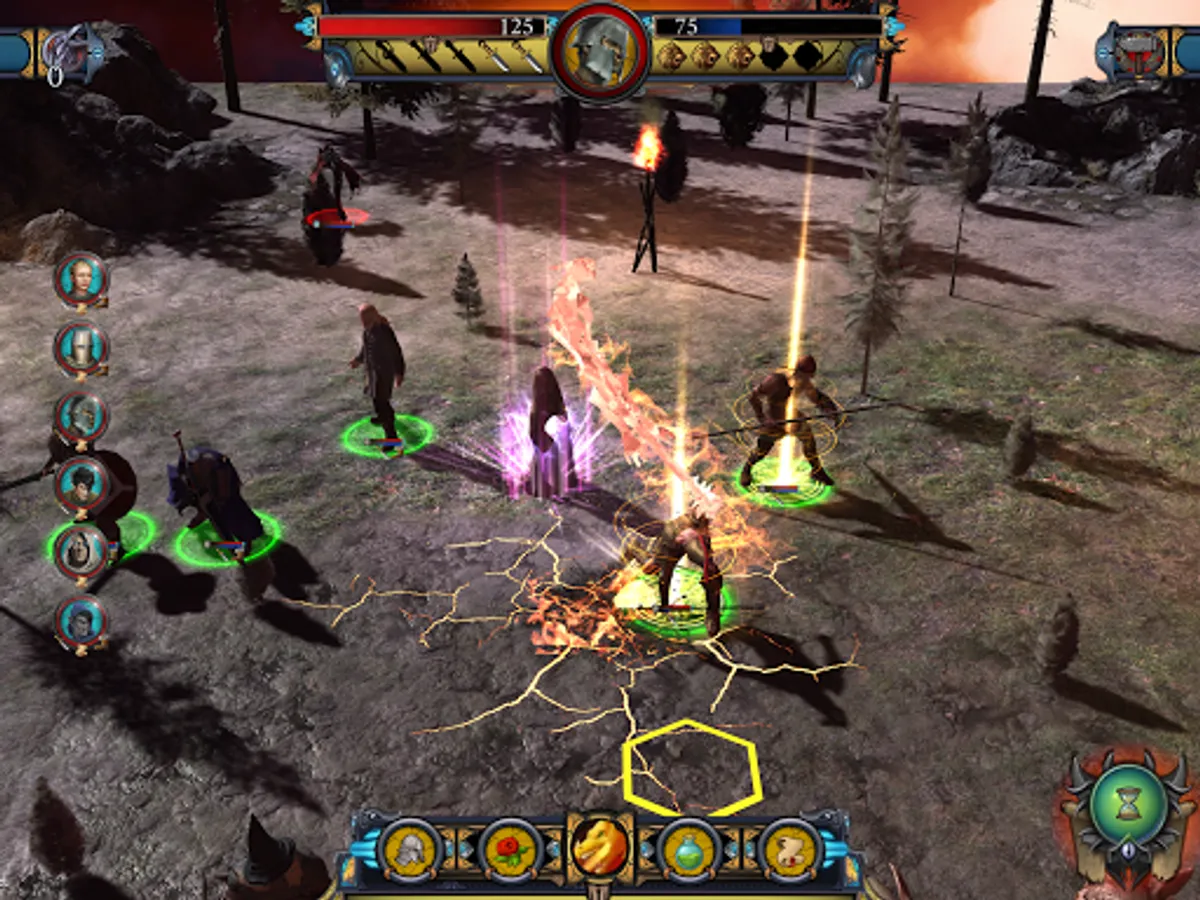The image size is (1200, 900).
Task: Pick the bucket-helm knight portrait
Action: (81, 347)
